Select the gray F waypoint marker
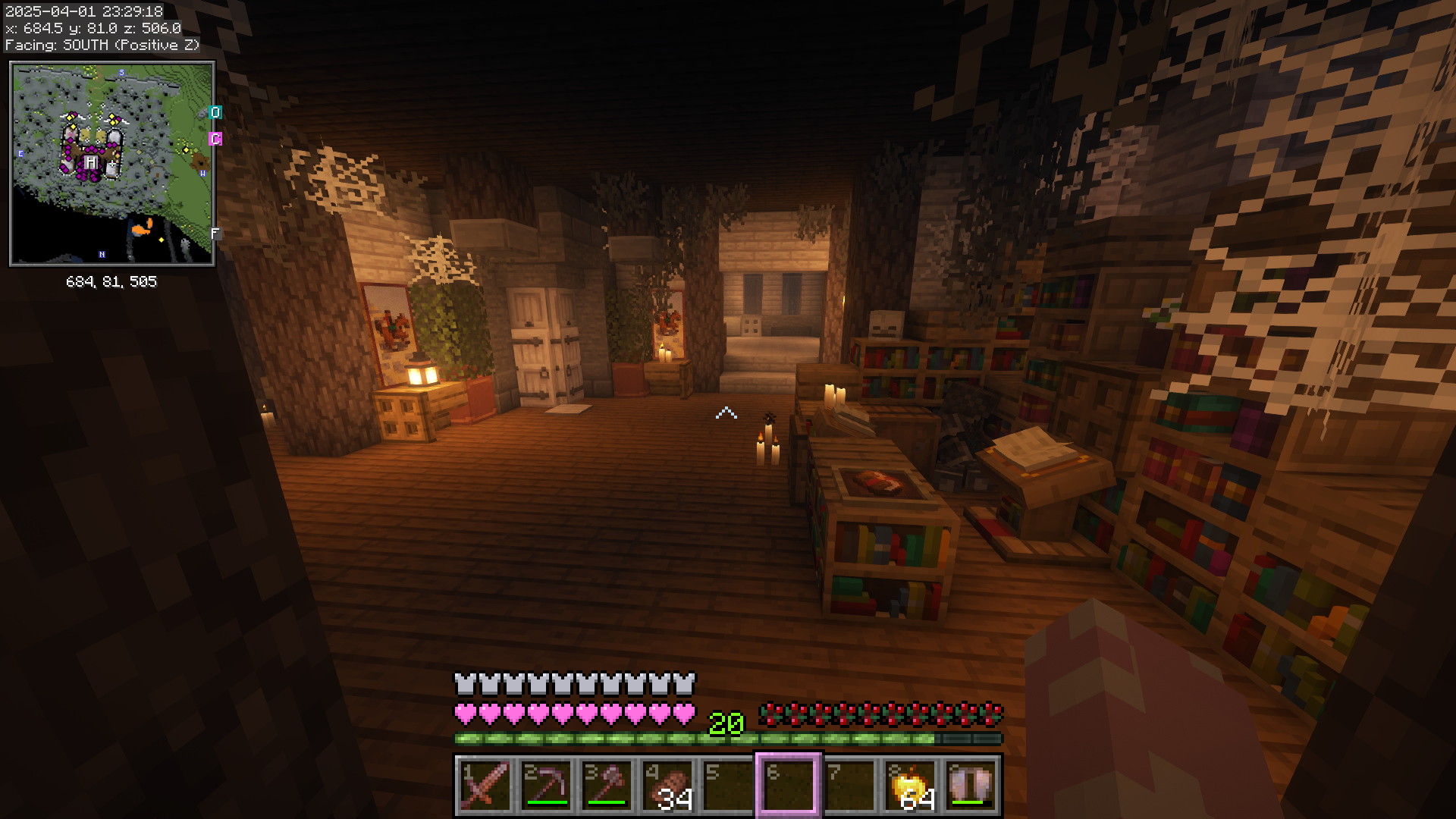This screenshot has width=1456, height=819. (215, 234)
